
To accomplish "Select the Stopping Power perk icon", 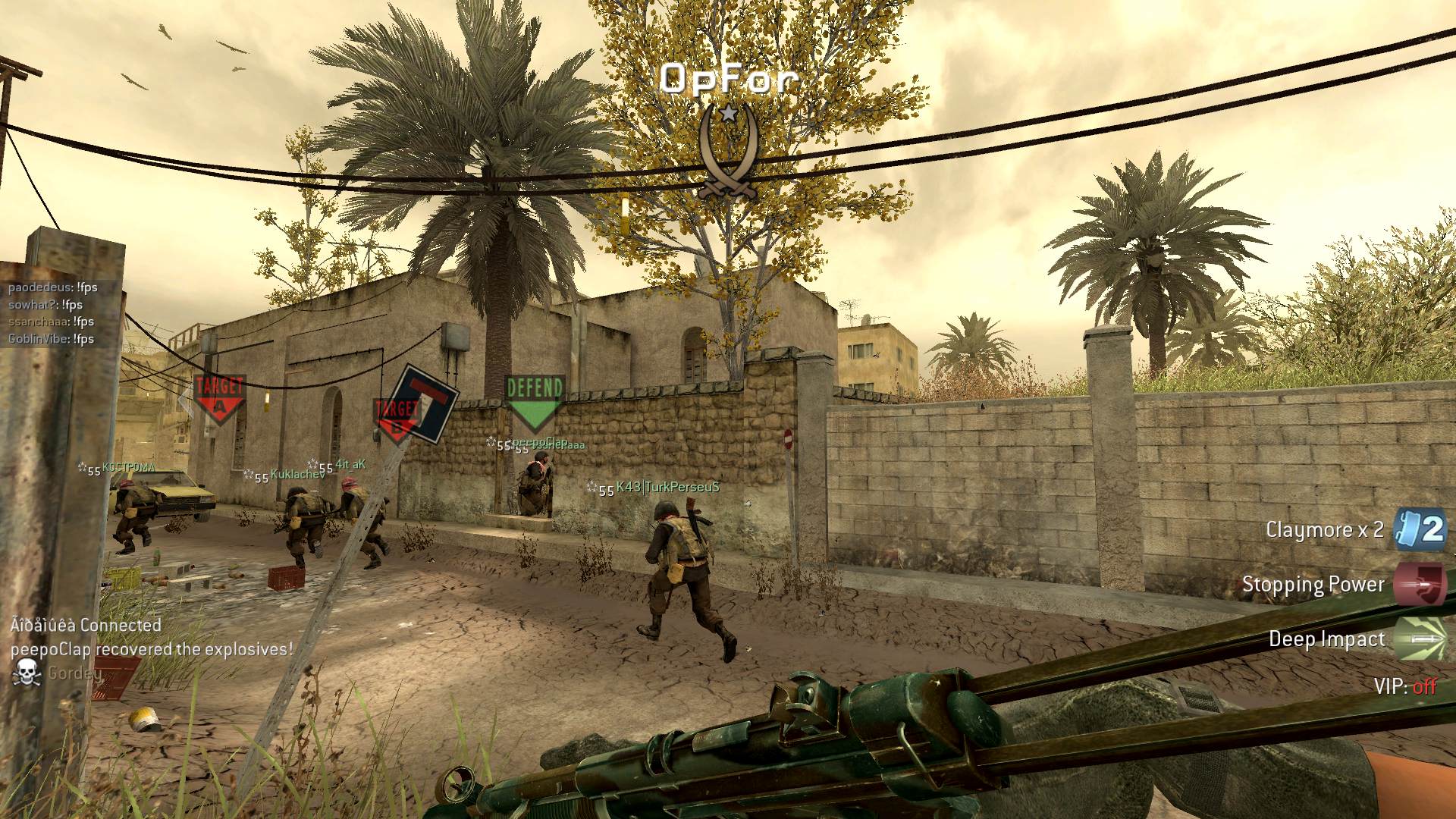I will (x=1420, y=584).
